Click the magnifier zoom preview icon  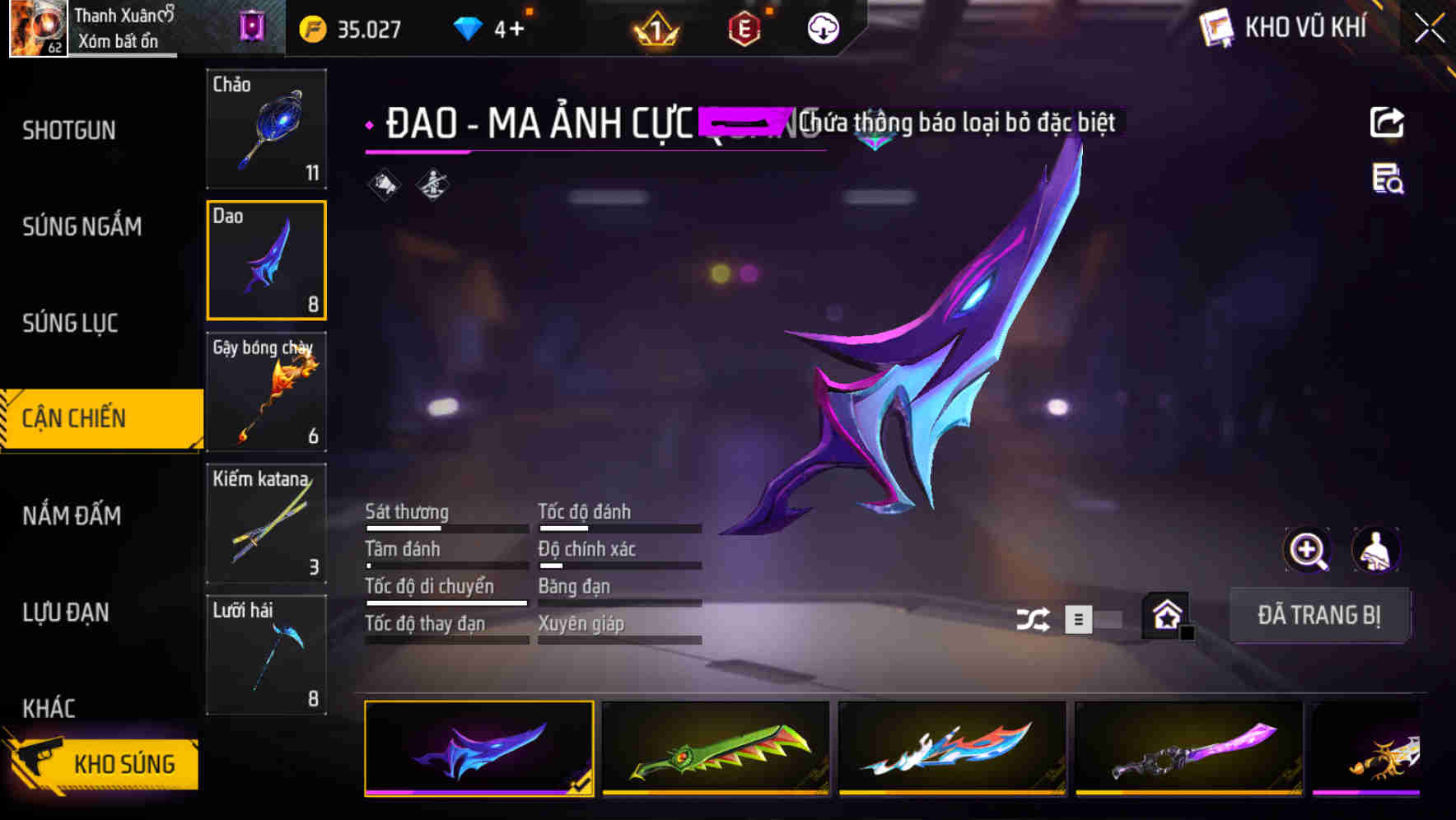coord(1308,550)
